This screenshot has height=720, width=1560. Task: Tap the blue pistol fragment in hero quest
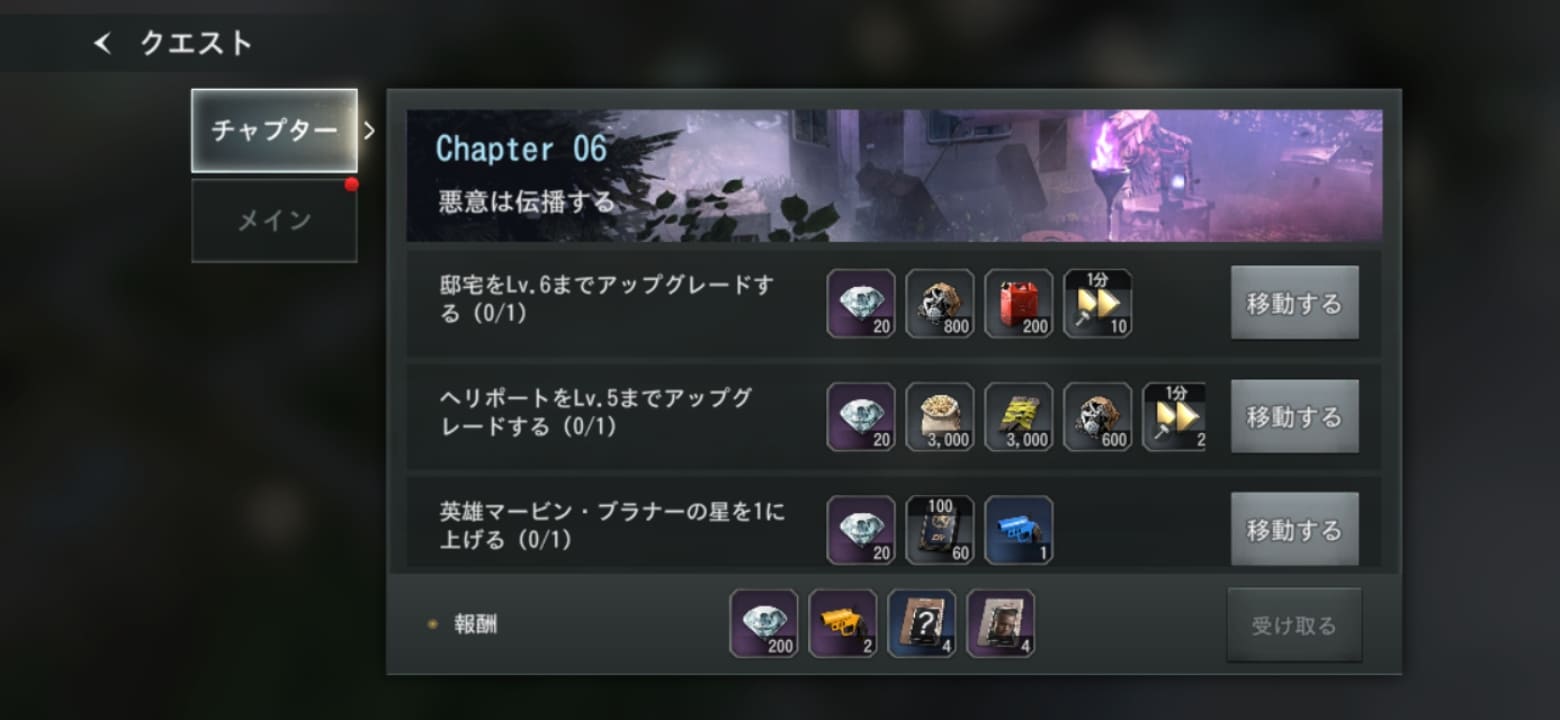coord(1018,530)
